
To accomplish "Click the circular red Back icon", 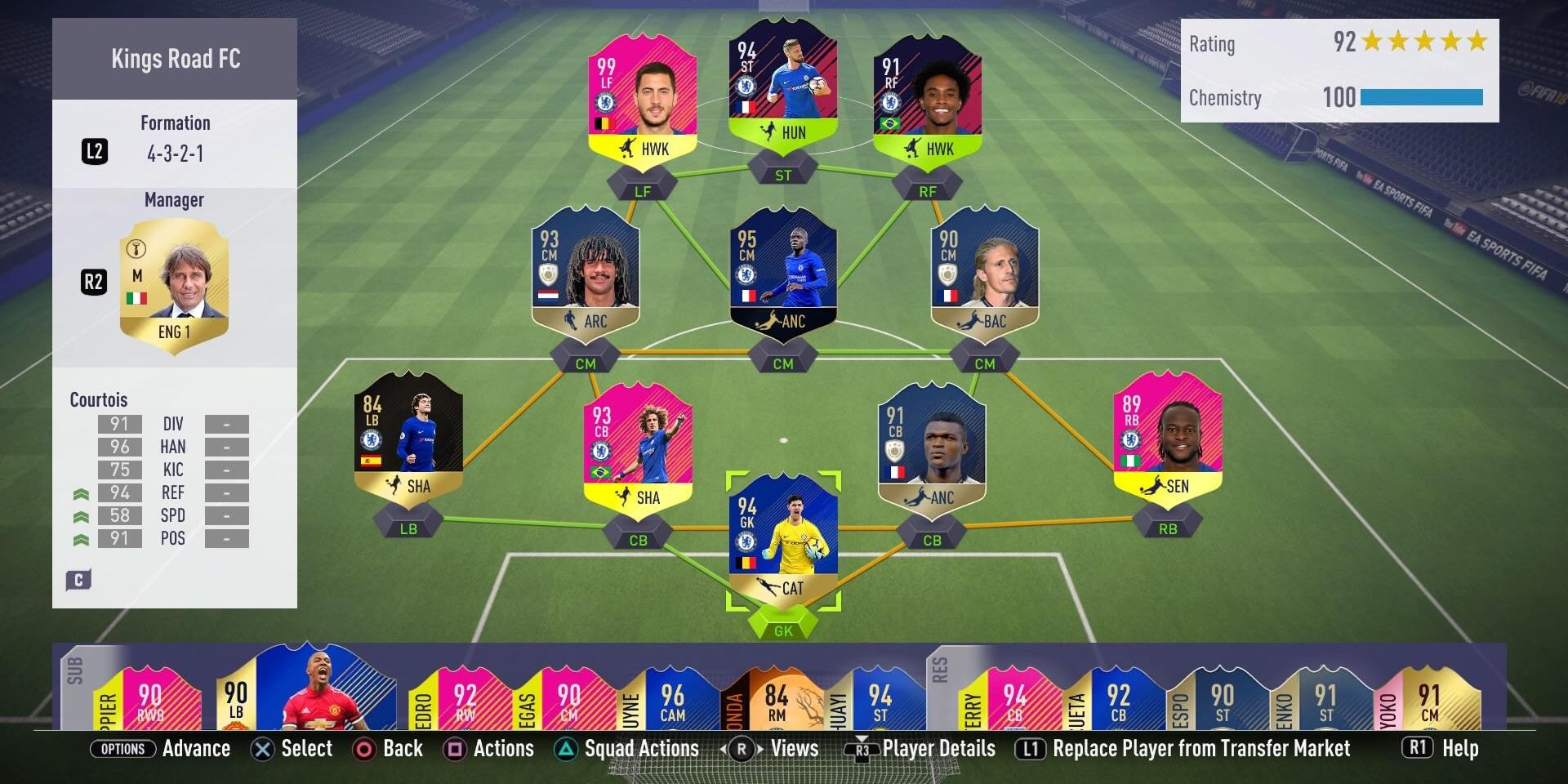I will [363, 748].
